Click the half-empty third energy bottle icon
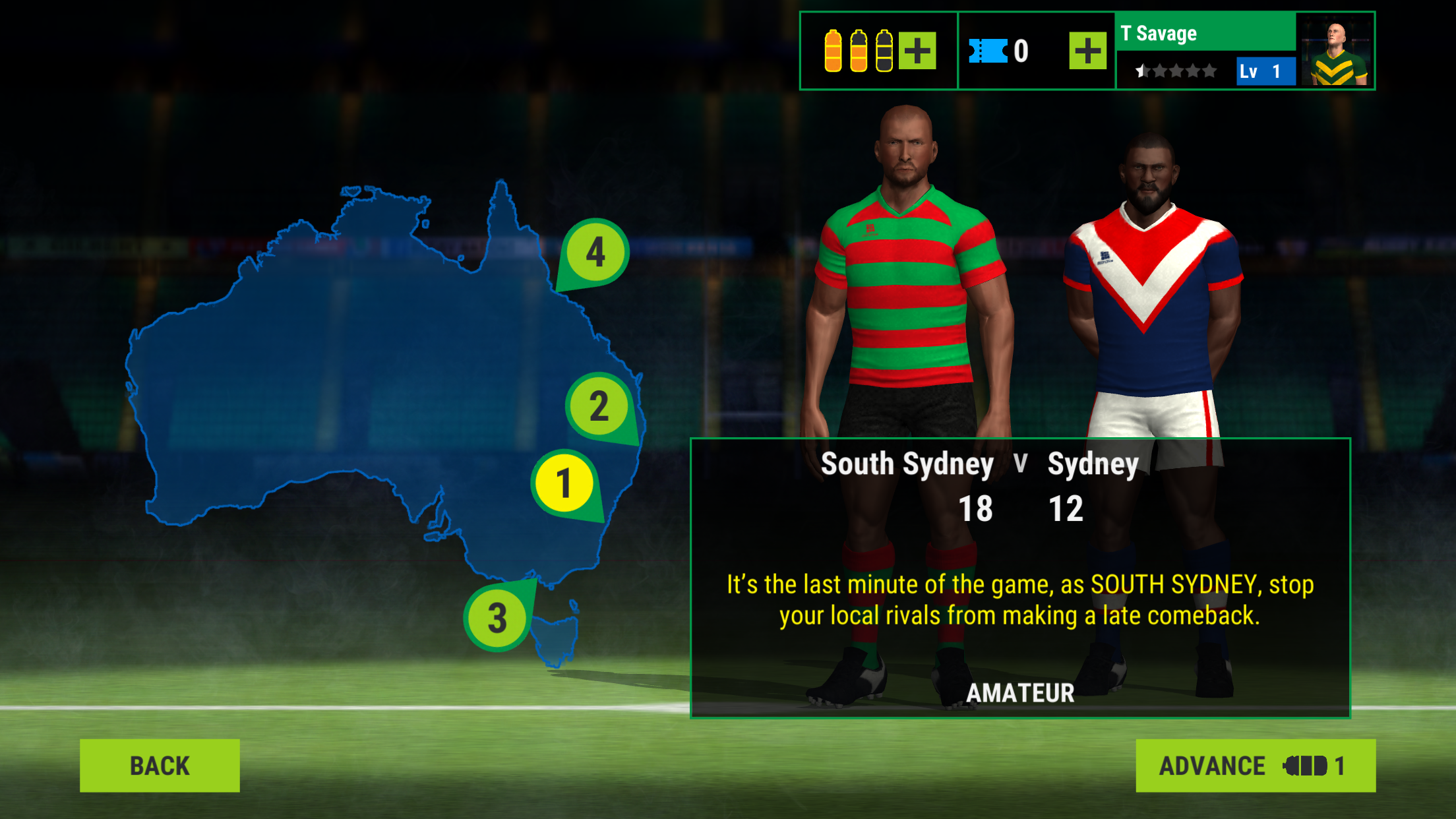Screen dimensions: 1456x819 point(883,49)
